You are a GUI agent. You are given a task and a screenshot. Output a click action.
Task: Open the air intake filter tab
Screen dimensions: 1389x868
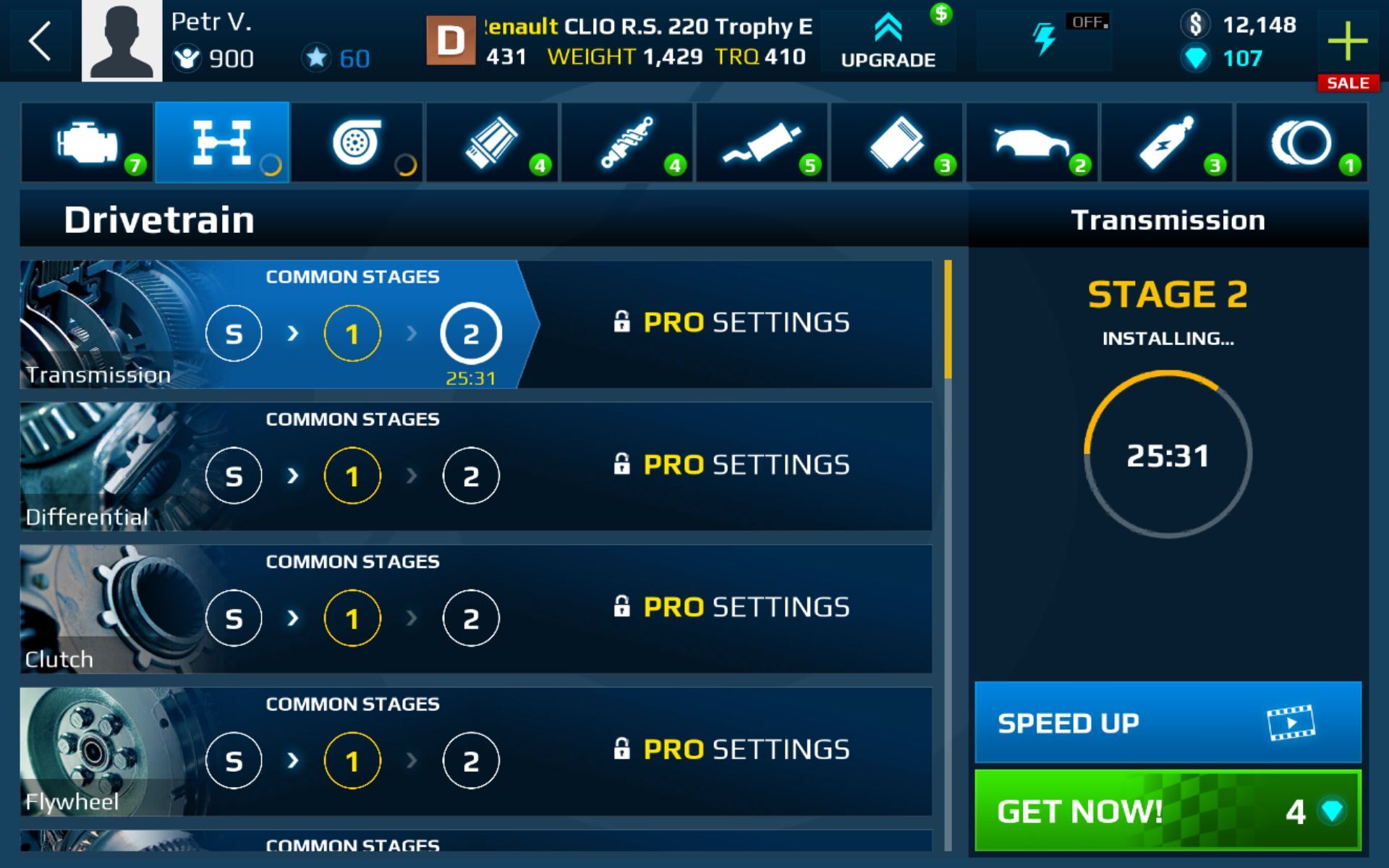(x=492, y=142)
